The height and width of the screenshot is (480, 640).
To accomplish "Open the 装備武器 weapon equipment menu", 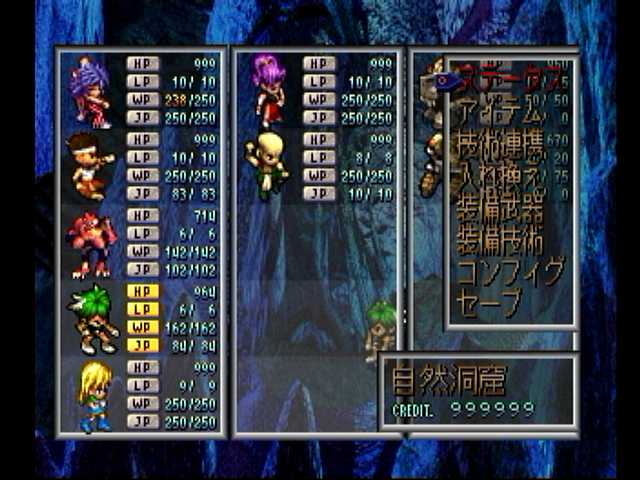I will (x=500, y=211).
